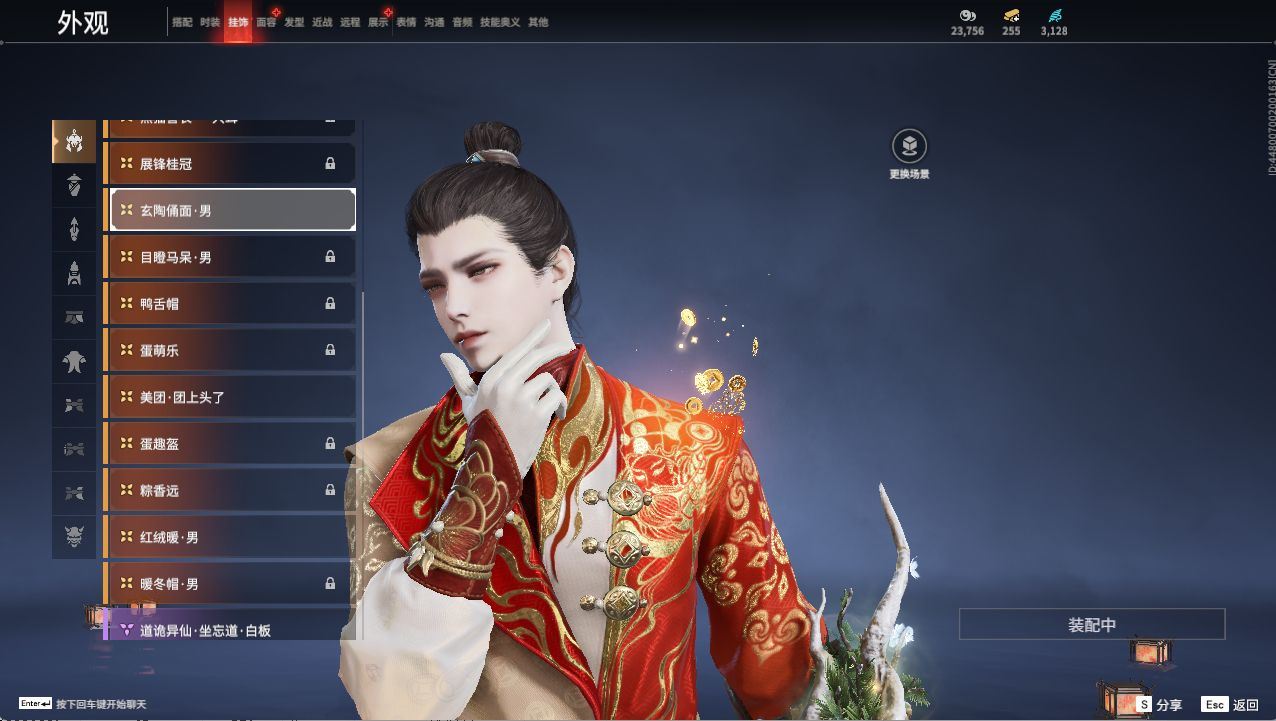Click the 装配中 button

(1091, 625)
